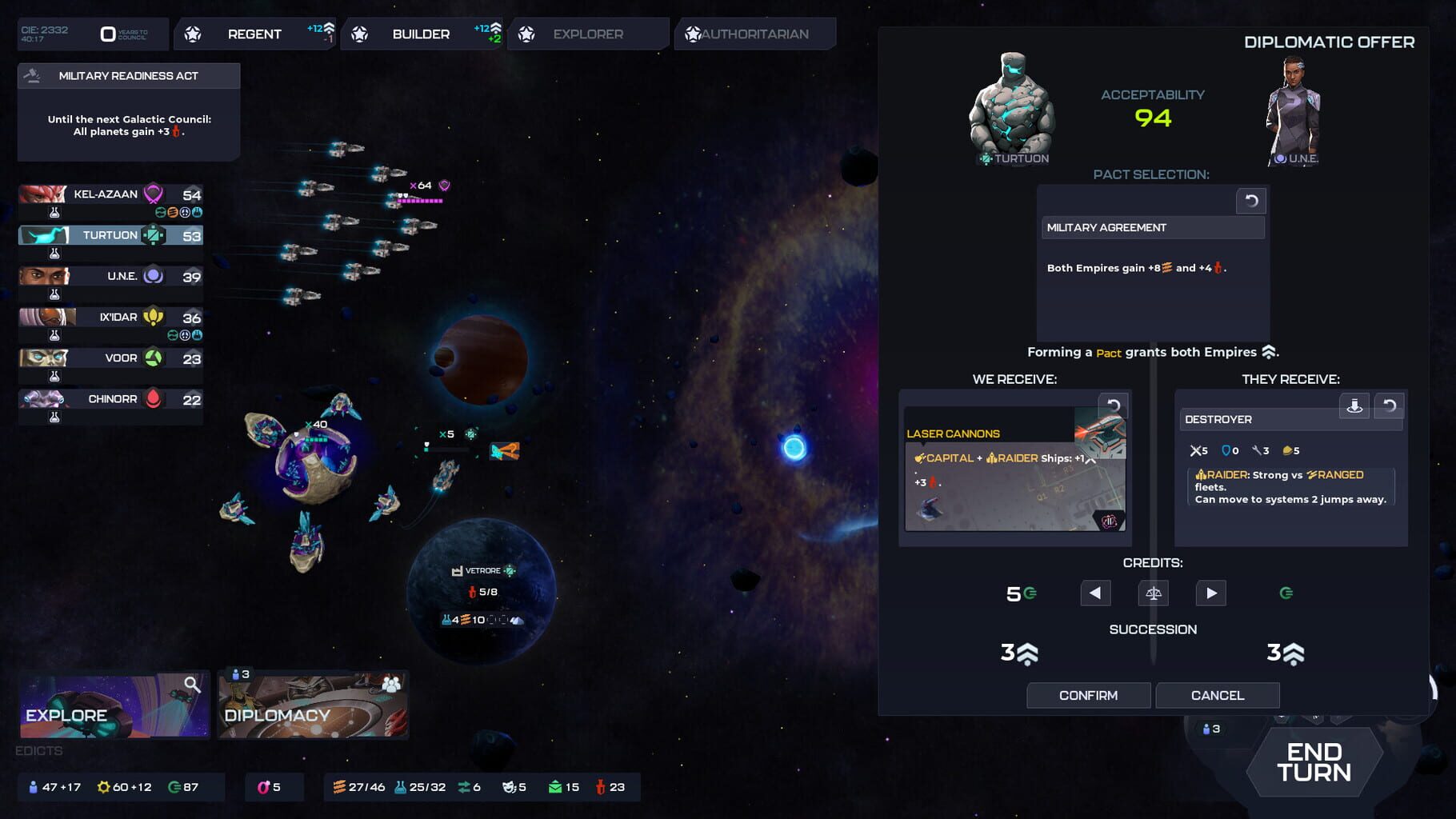Click the download icon on the Destroyer selection

click(1355, 406)
